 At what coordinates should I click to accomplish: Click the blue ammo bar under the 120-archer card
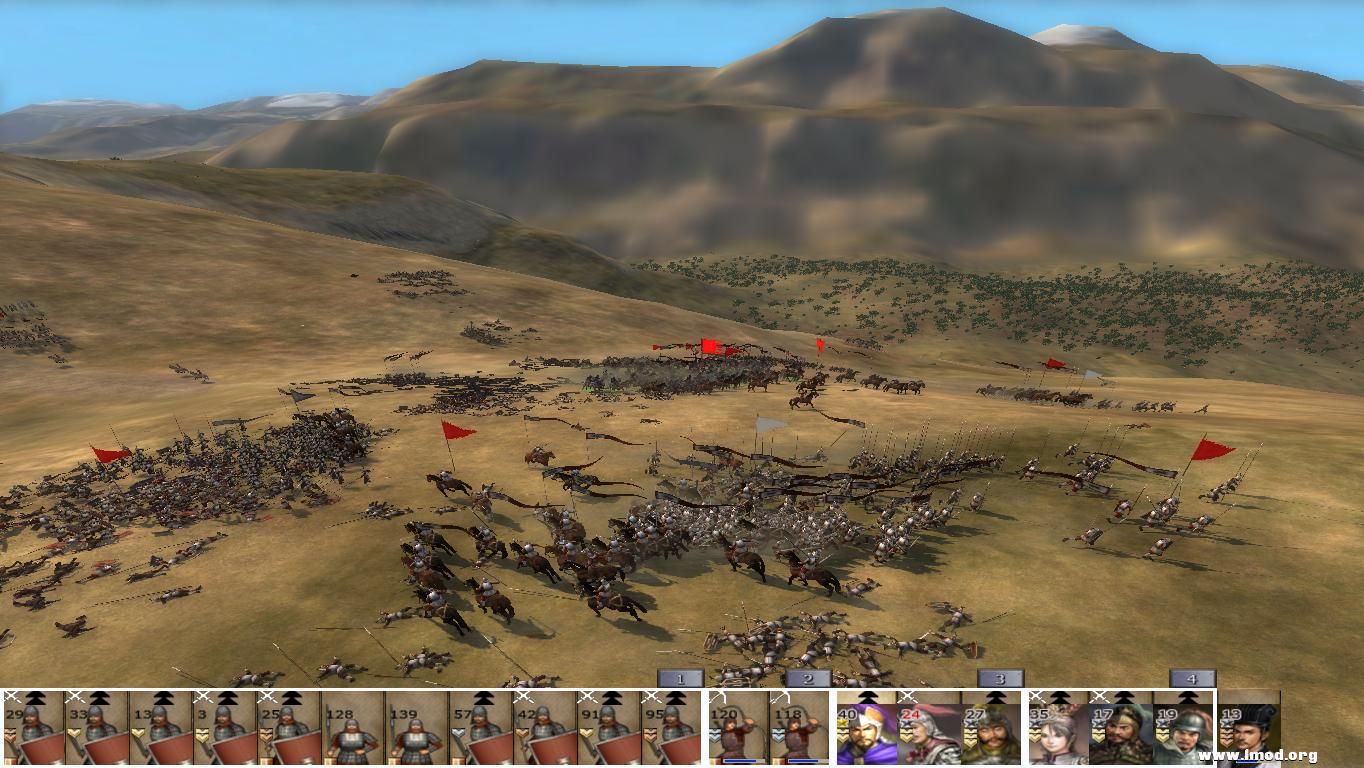pos(741,760)
